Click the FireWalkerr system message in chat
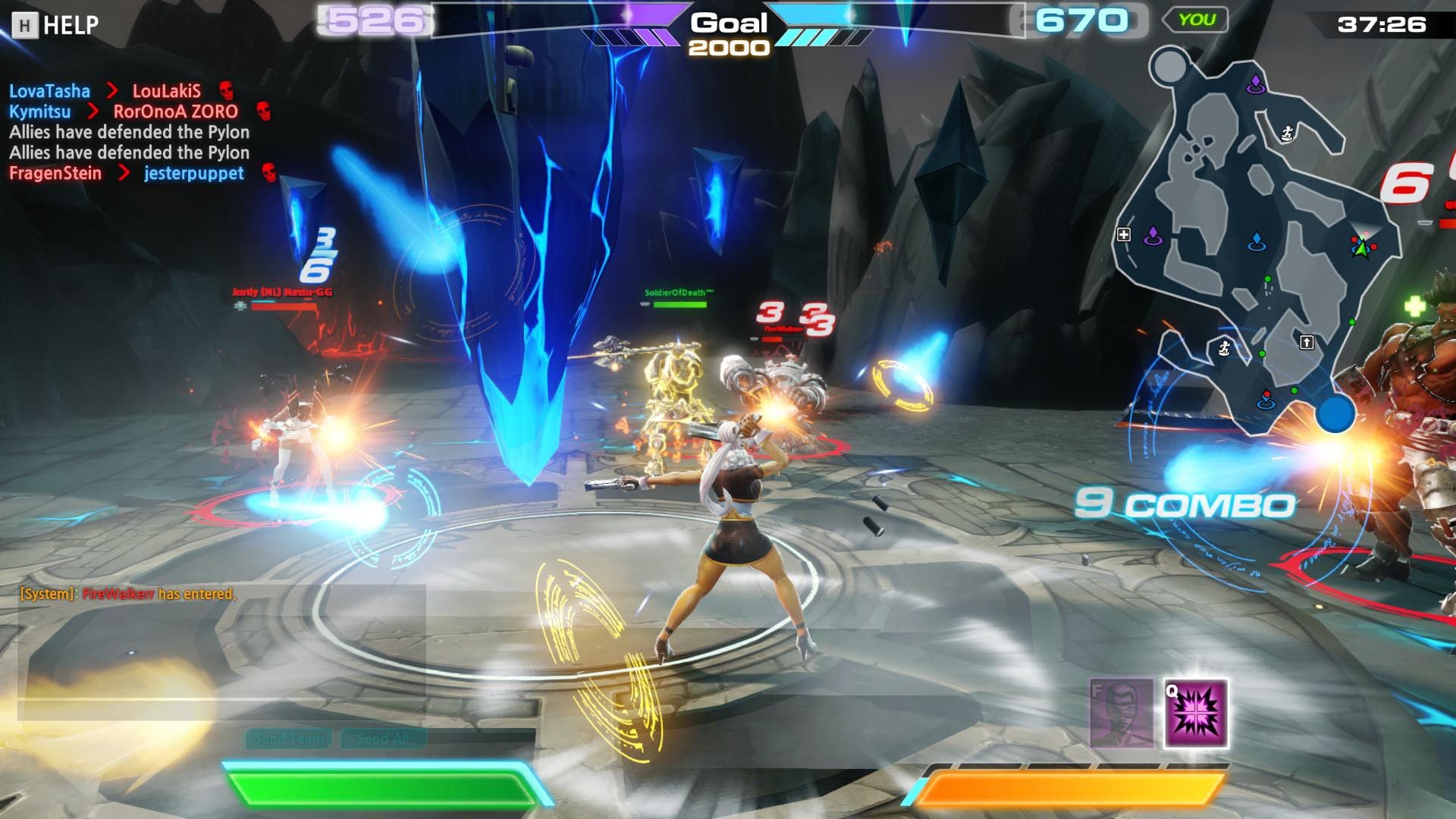Screen dimensions: 1456x819 (x=127, y=594)
